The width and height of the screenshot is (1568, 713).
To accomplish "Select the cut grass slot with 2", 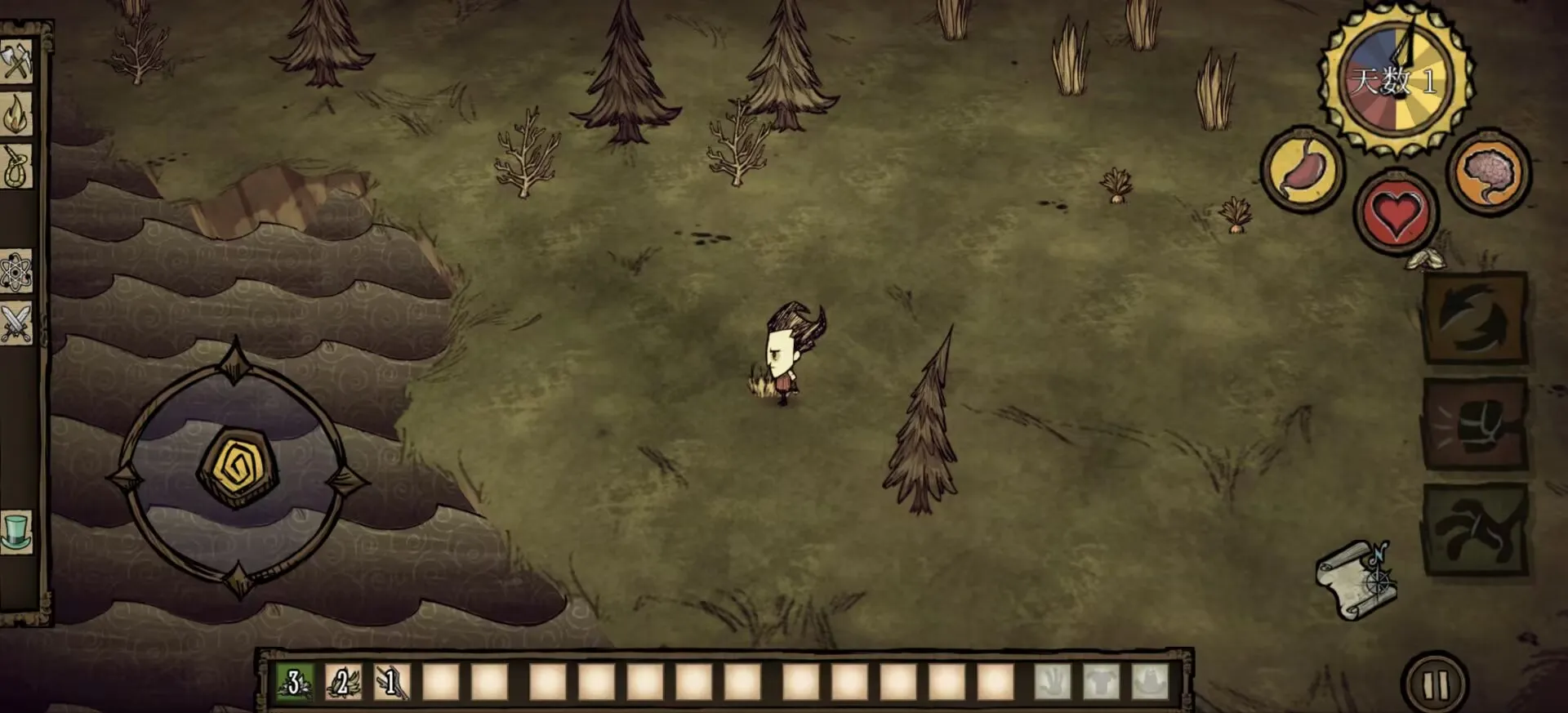I will pyautogui.click(x=343, y=682).
